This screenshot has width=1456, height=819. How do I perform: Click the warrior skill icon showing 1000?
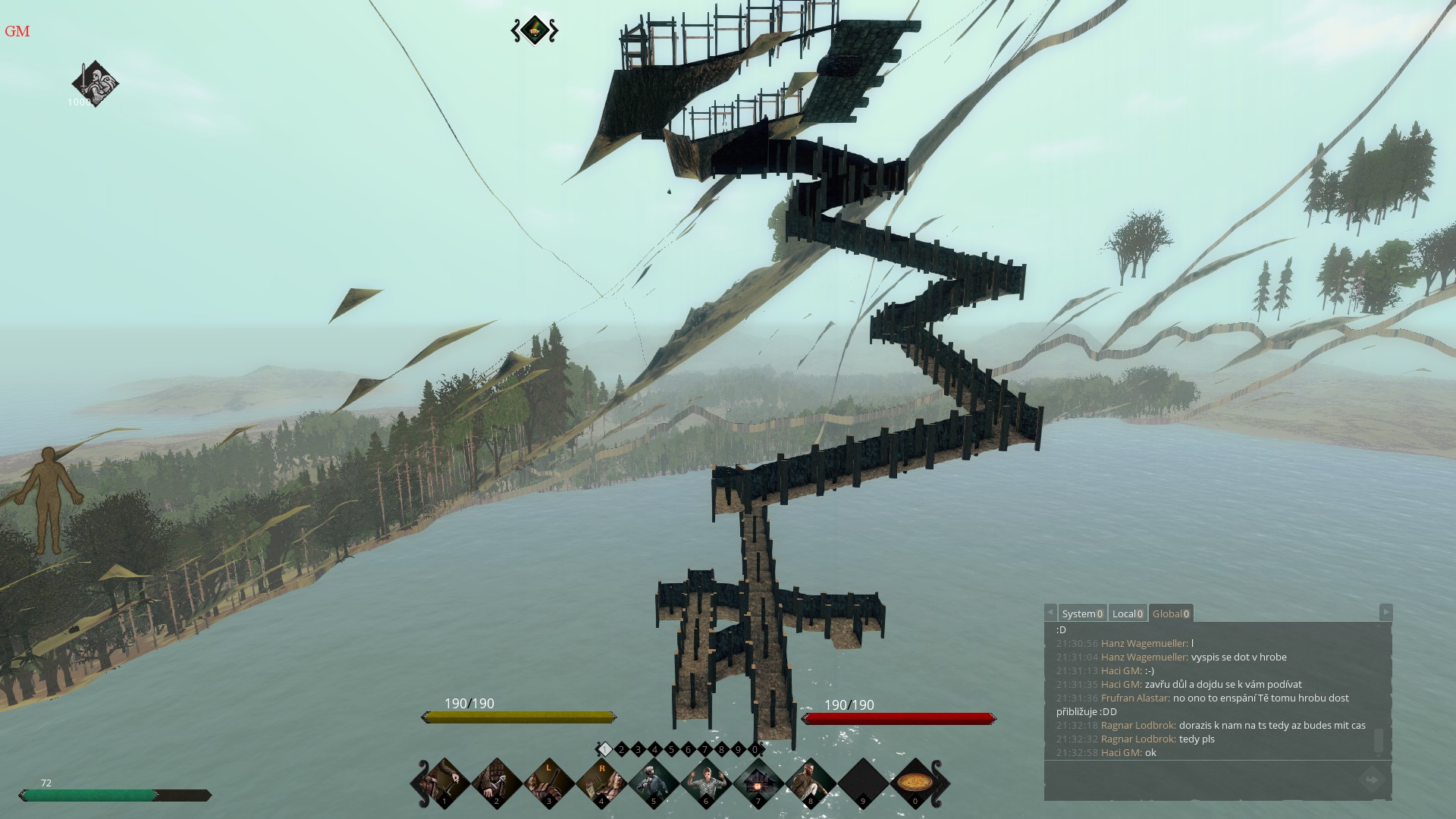click(95, 83)
